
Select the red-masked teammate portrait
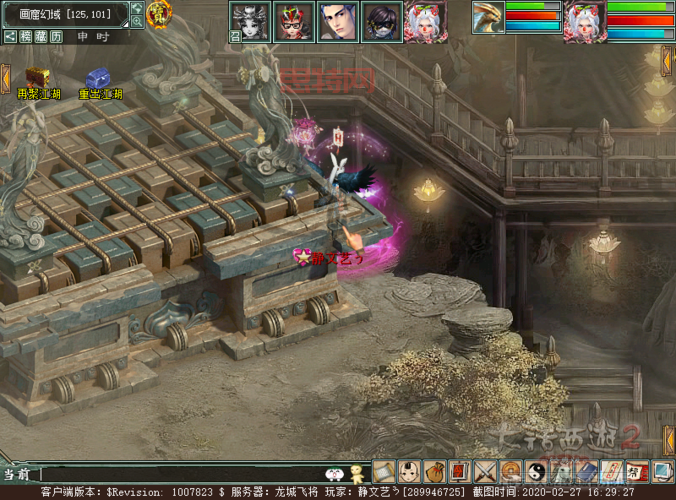(x=293, y=21)
